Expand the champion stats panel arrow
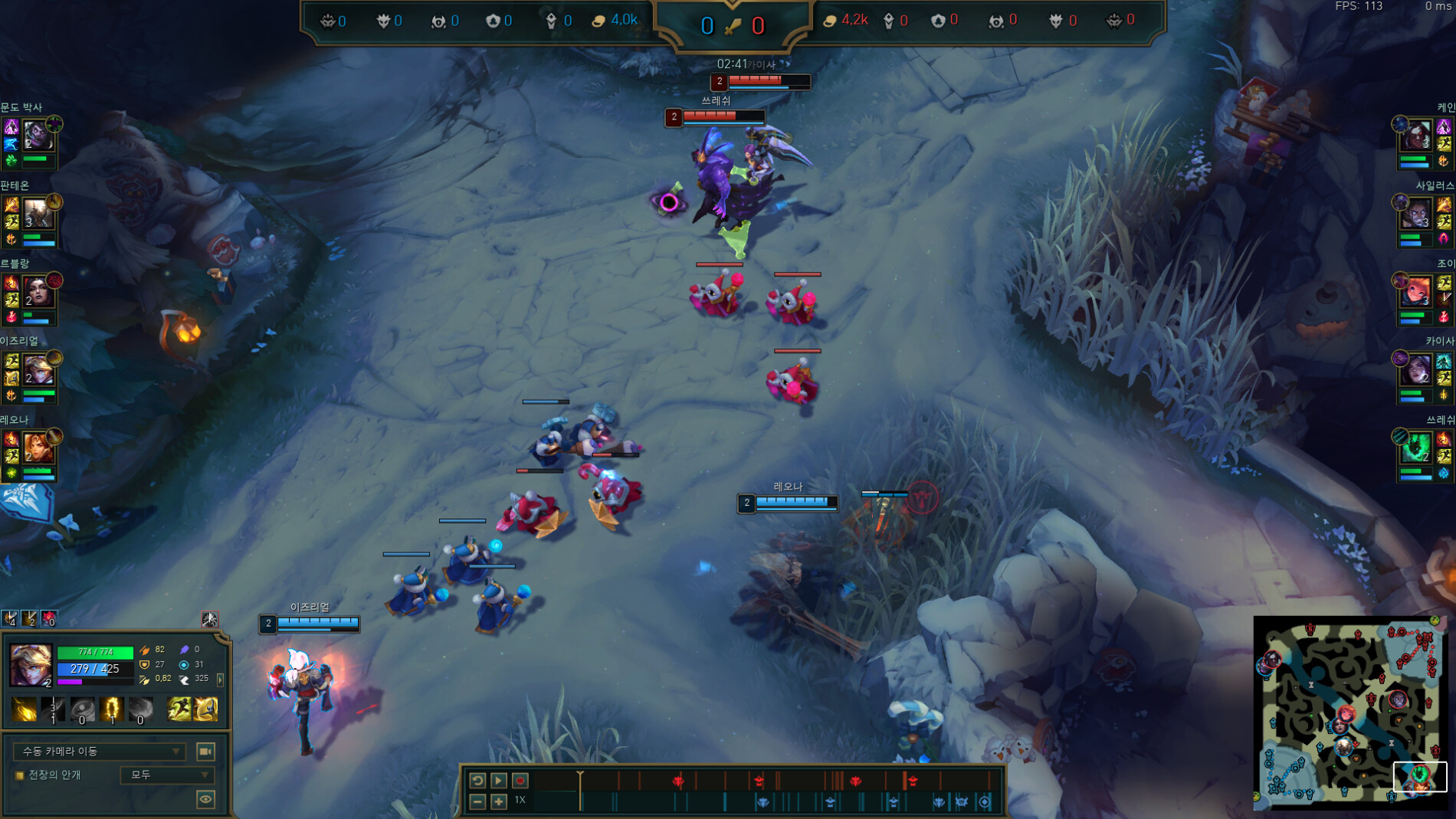1456x819 pixels. tap(221, 680)
